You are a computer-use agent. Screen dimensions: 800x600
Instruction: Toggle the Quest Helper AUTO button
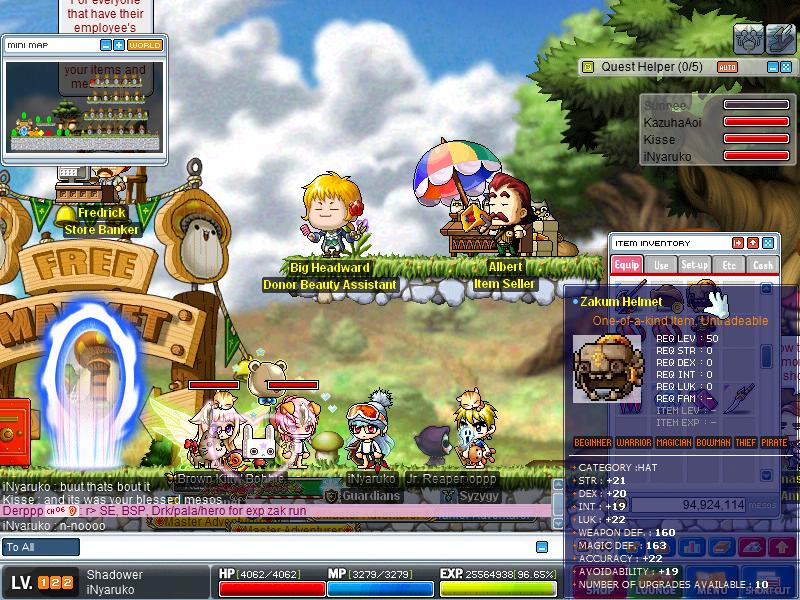point(727,67)
